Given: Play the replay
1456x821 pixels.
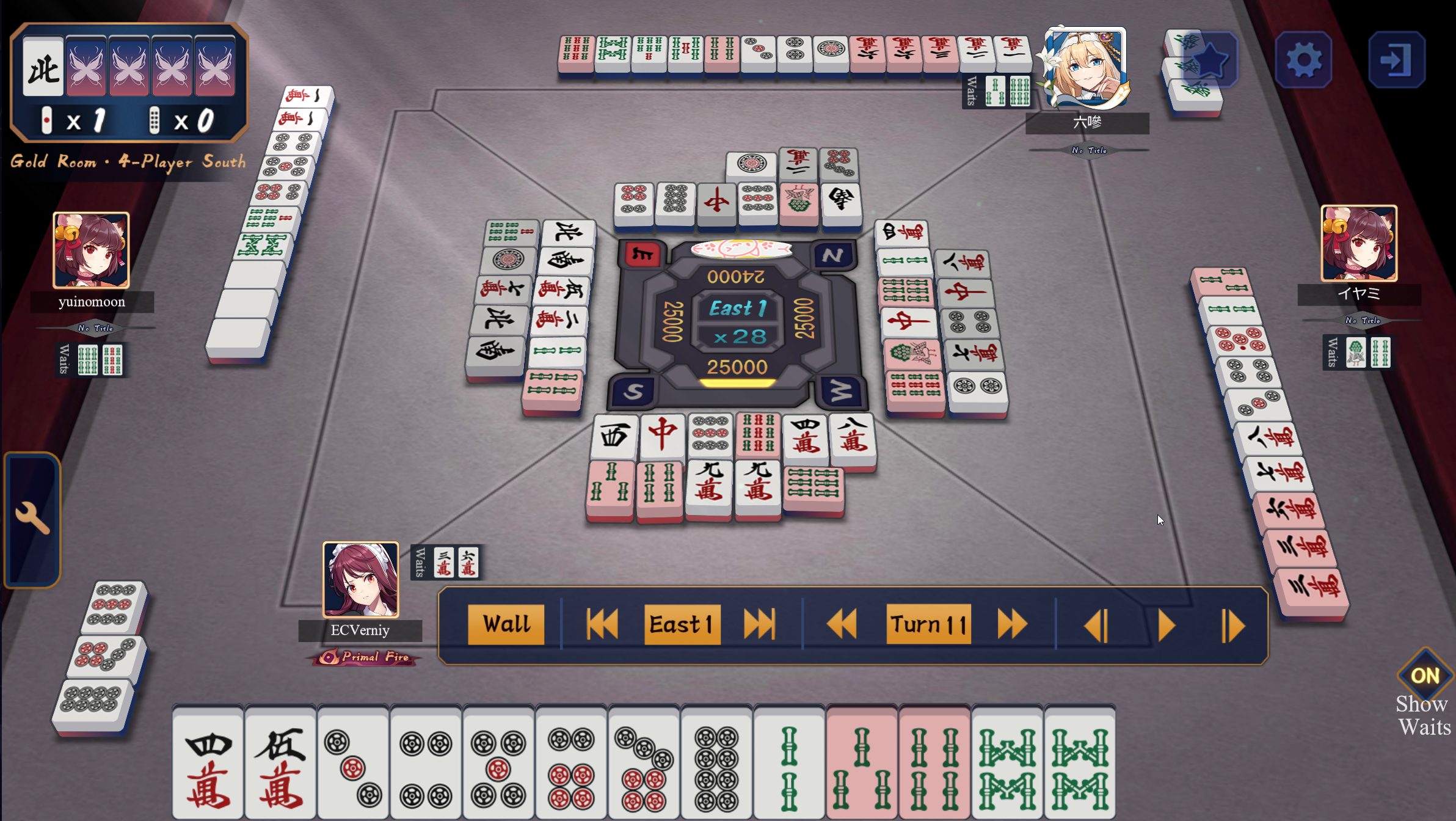Looking at the screenshot, I should pos(1166,626).
